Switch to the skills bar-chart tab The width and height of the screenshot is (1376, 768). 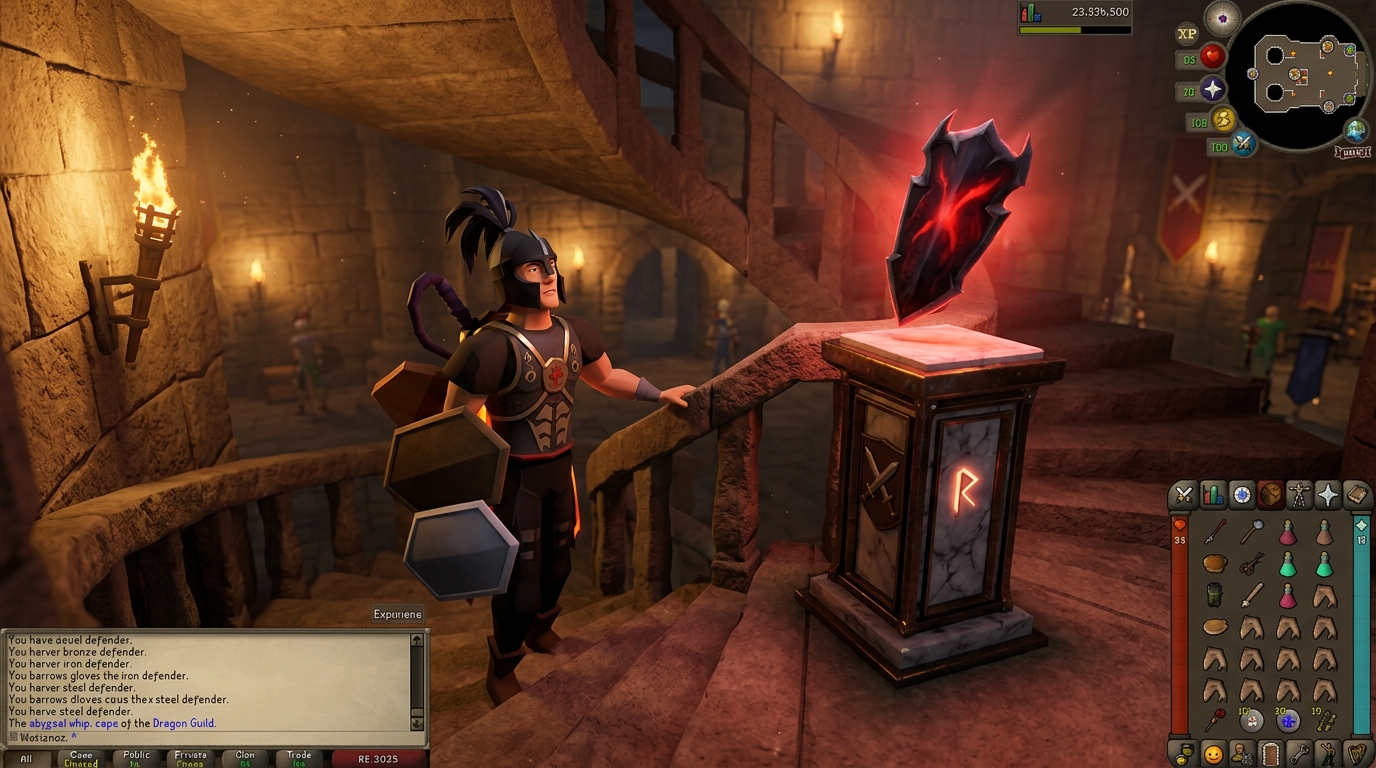pyautogui.click(x=1213, y=494)
